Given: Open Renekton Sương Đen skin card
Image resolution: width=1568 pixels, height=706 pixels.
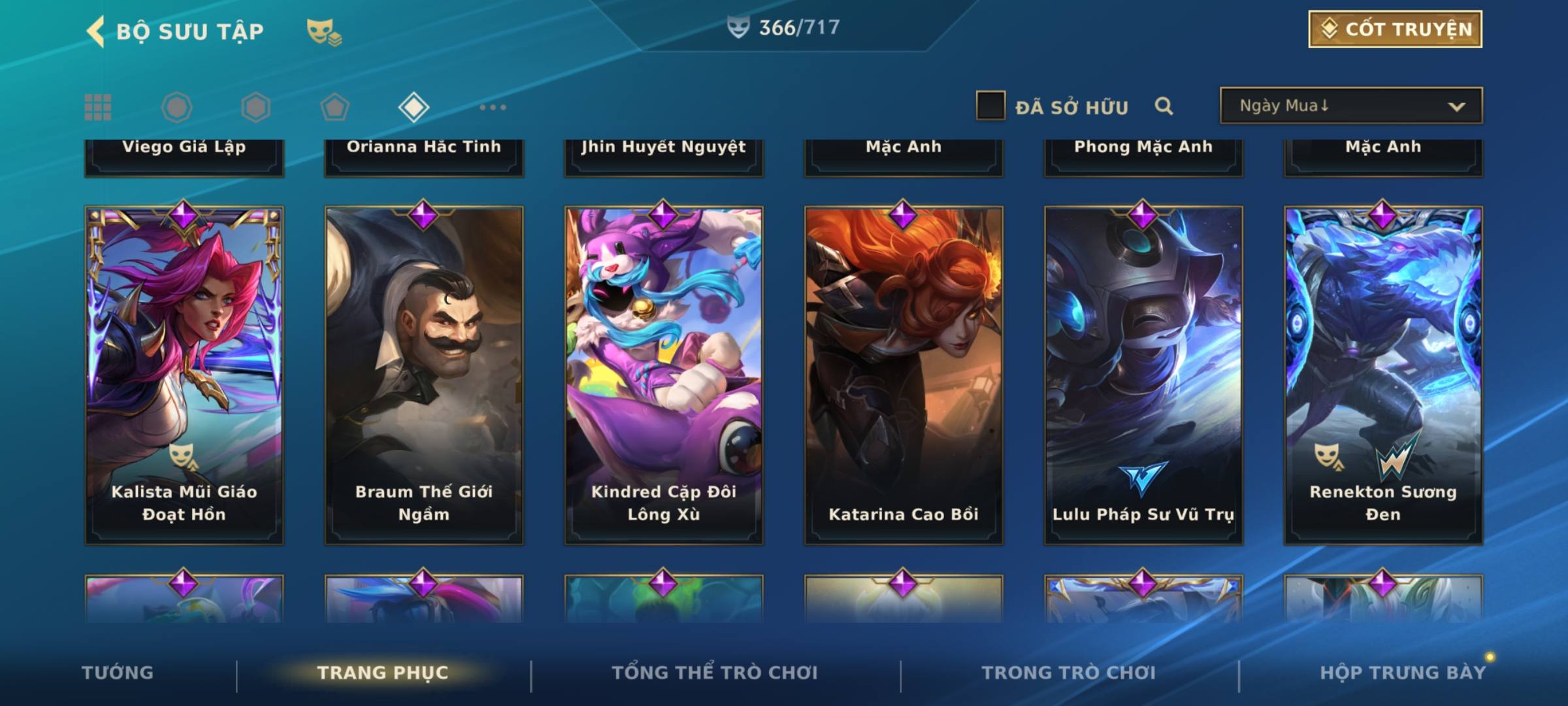Looking at the screenshot, I should pos(1383,375).
